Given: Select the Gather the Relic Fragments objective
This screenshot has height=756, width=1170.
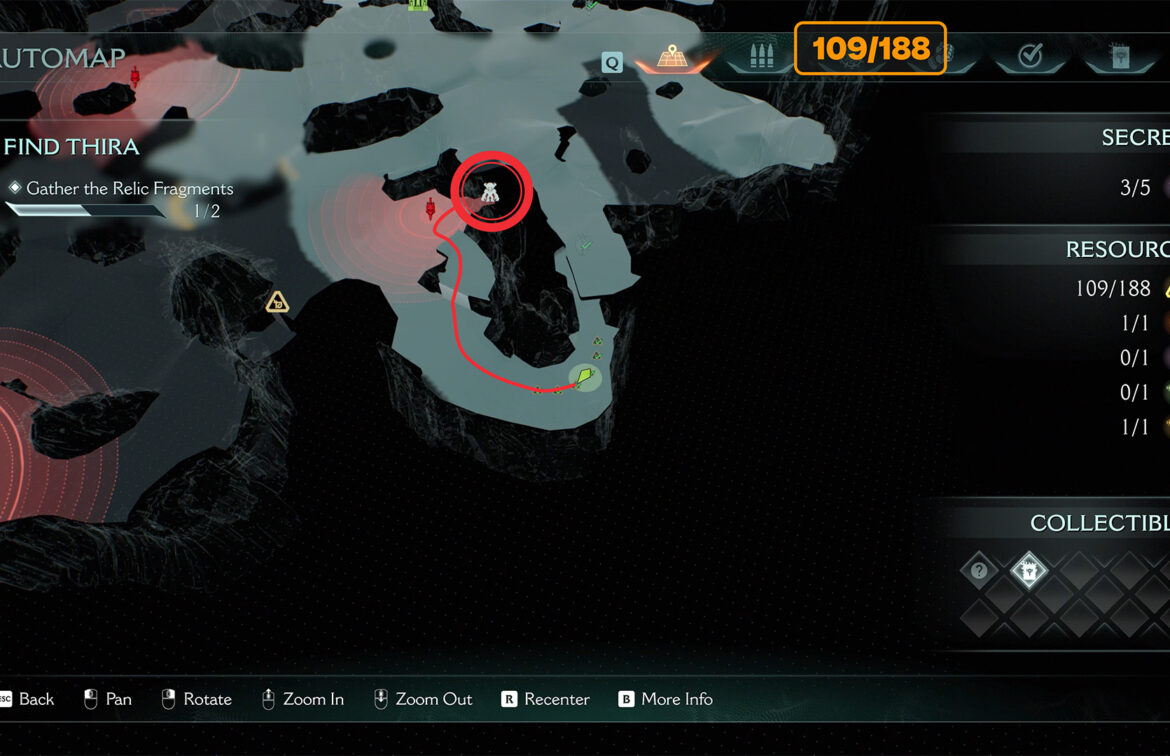Looking at the screenshot, I should click(129, 188).
